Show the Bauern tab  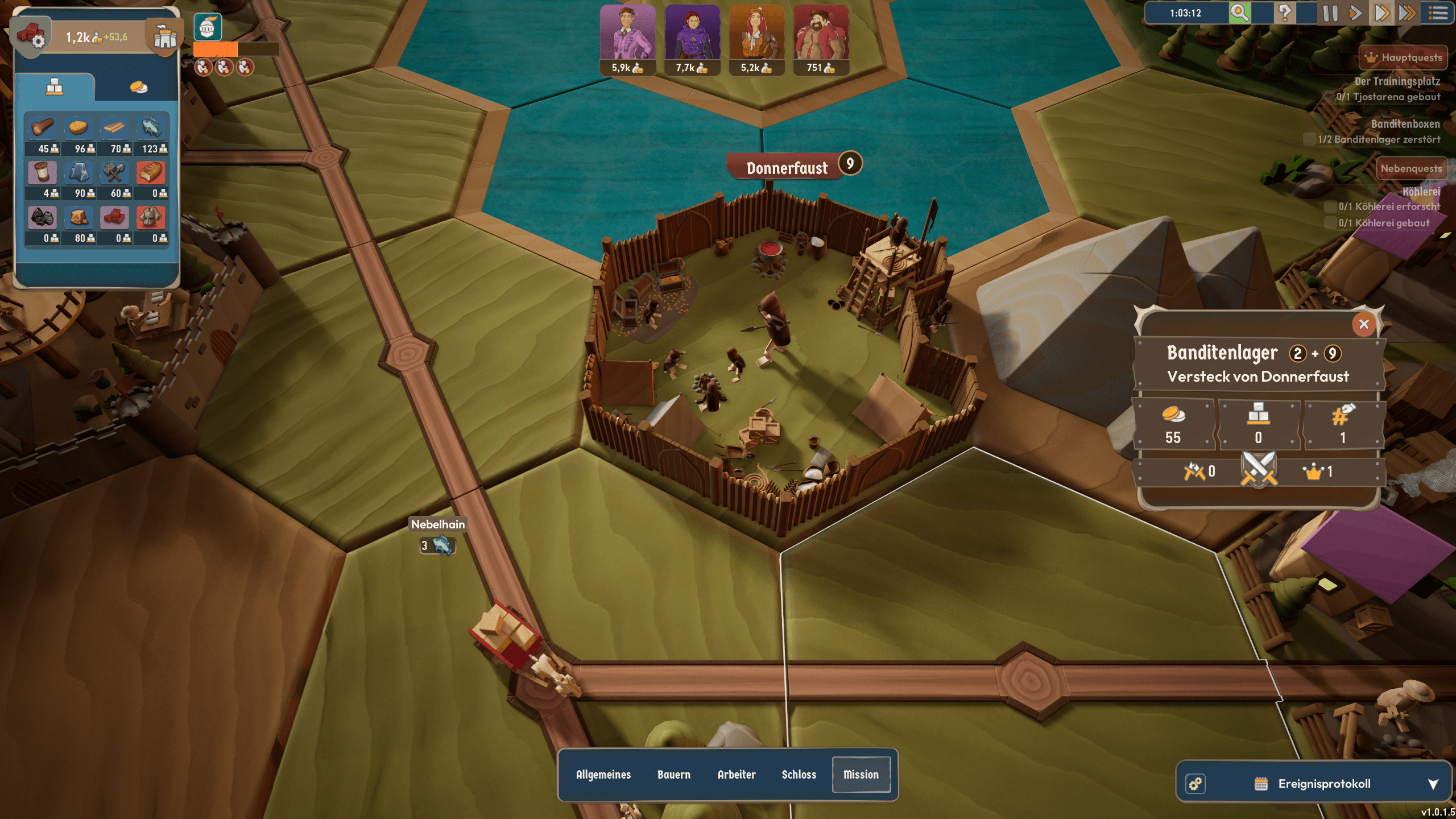(673, 775)
